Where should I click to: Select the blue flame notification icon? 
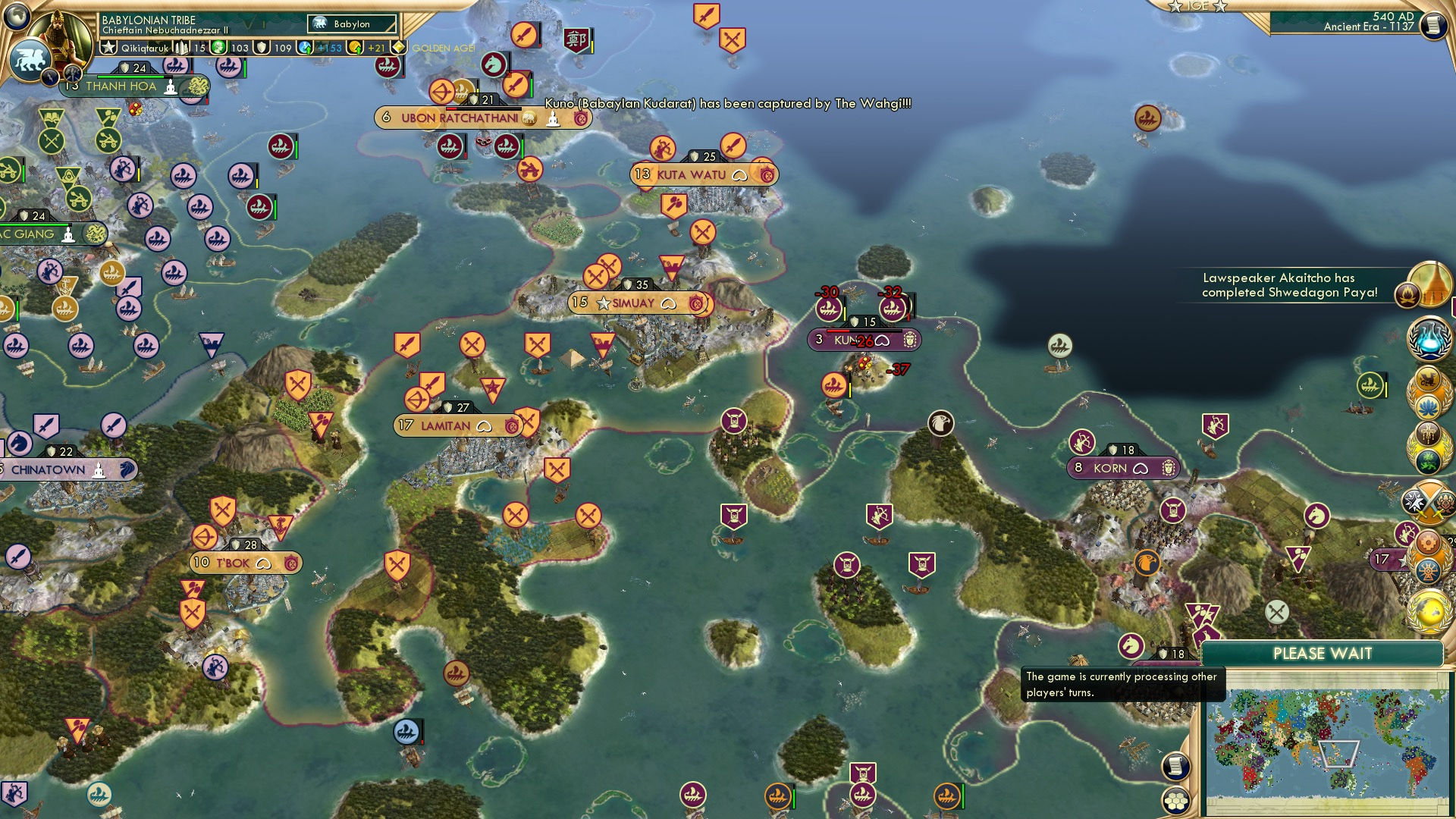pyautogui.click(x=1429, y=339)
